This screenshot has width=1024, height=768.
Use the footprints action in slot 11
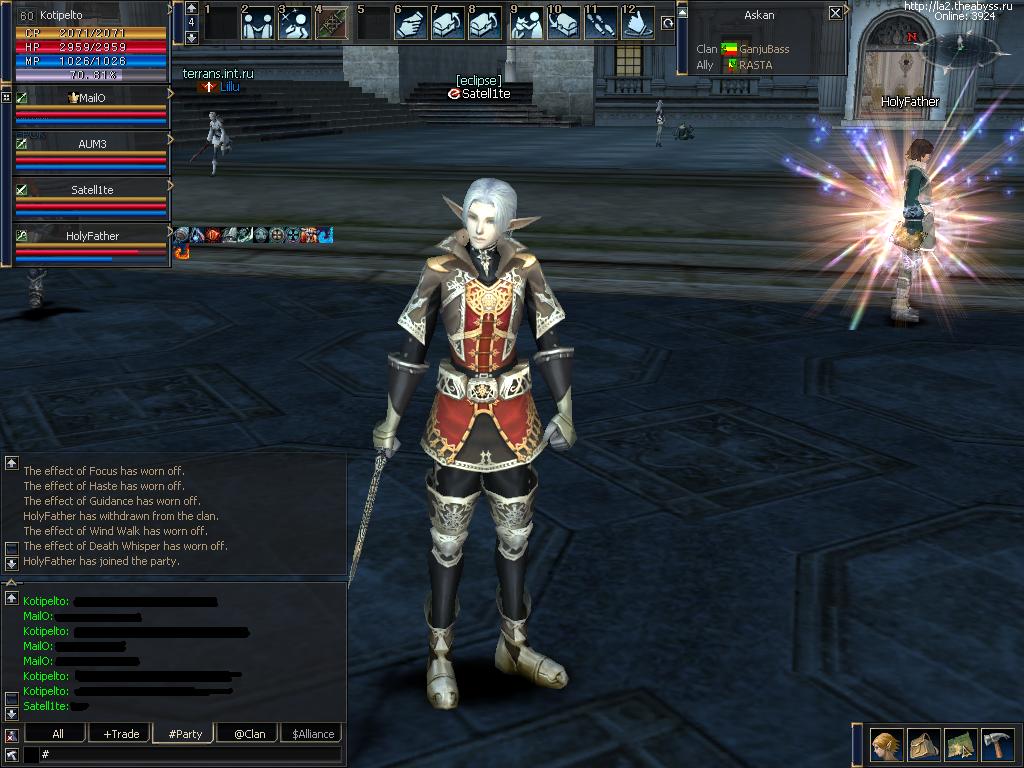600,23
